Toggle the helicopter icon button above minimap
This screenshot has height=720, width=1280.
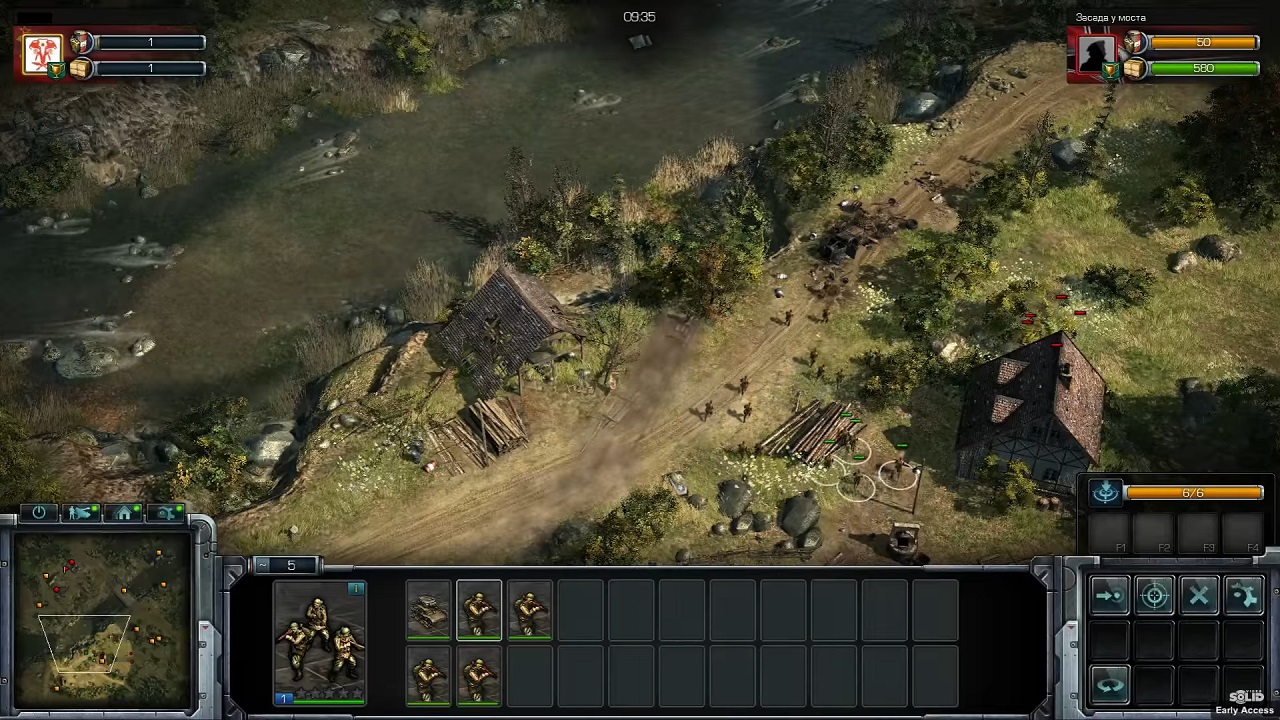click(x=166, y=513)
